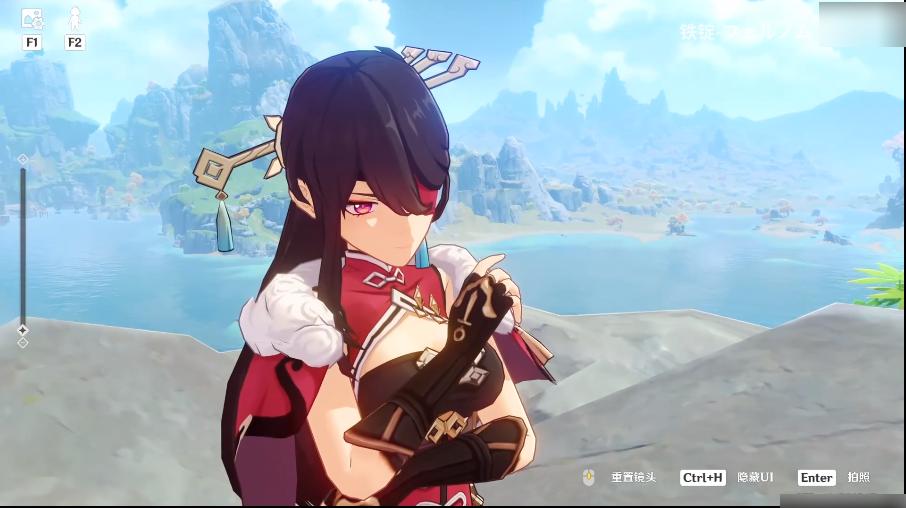Open the character pose options icon

(x=74, y=18)
